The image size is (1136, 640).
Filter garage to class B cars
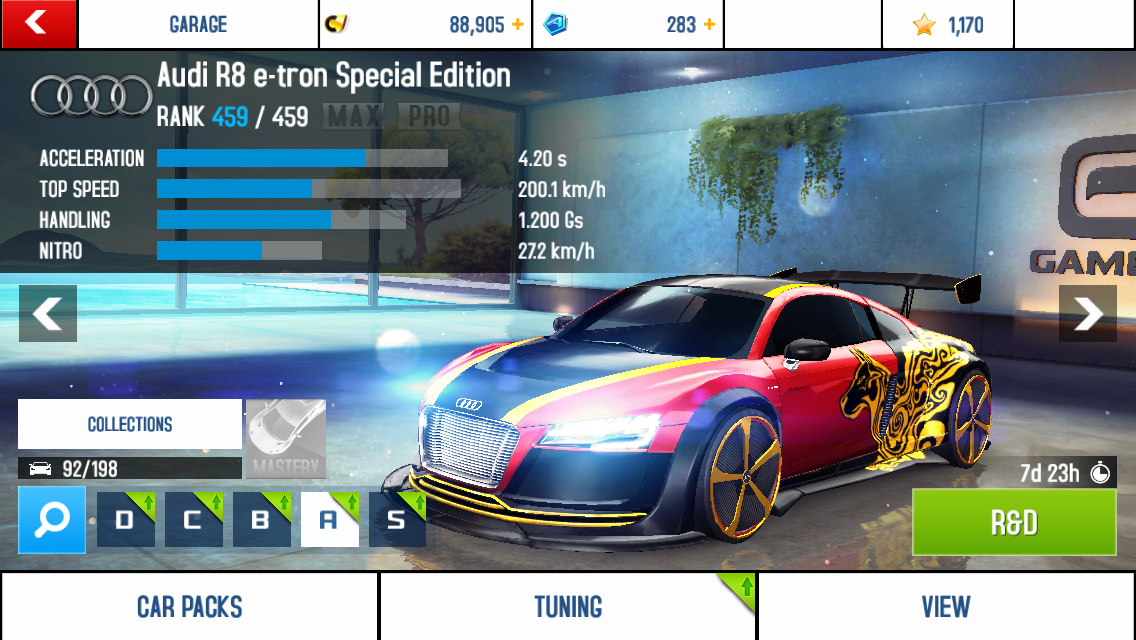click(261, 519)
